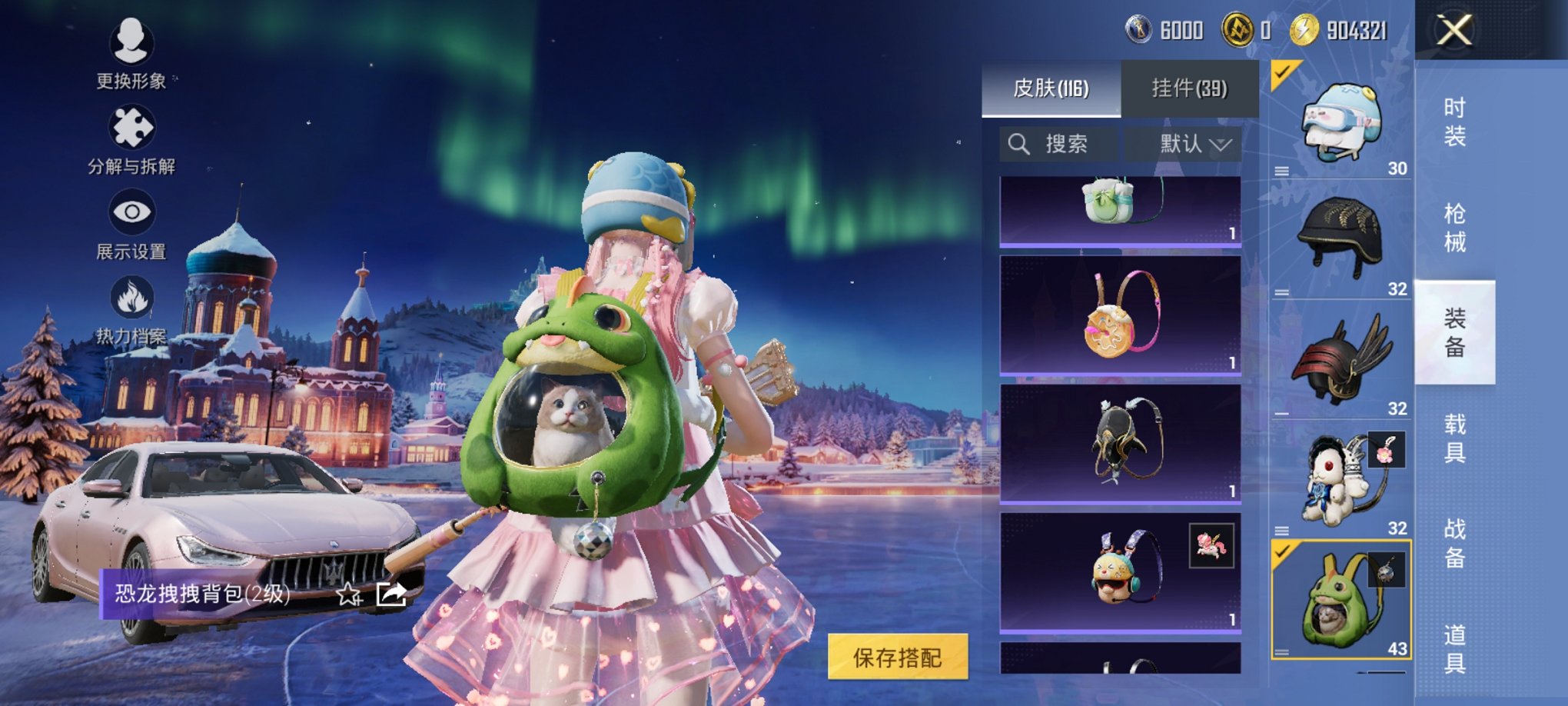This screenshot has height=706, width=1568.
Task: Switch to the 挂件(39) tab
Action: click(1191, 87)
